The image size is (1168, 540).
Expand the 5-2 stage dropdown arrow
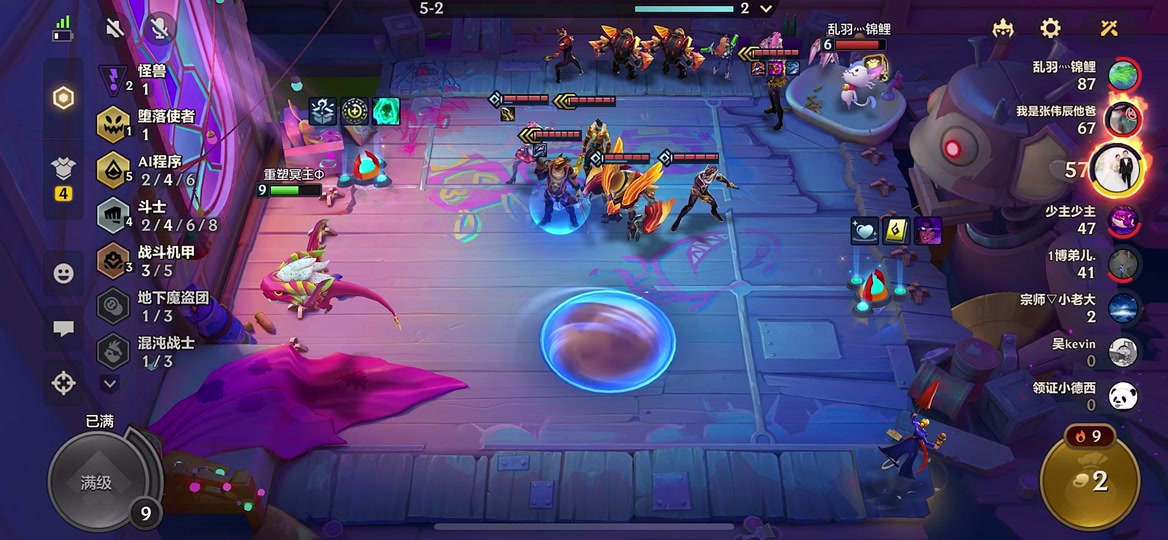click(x=767, y=9)
